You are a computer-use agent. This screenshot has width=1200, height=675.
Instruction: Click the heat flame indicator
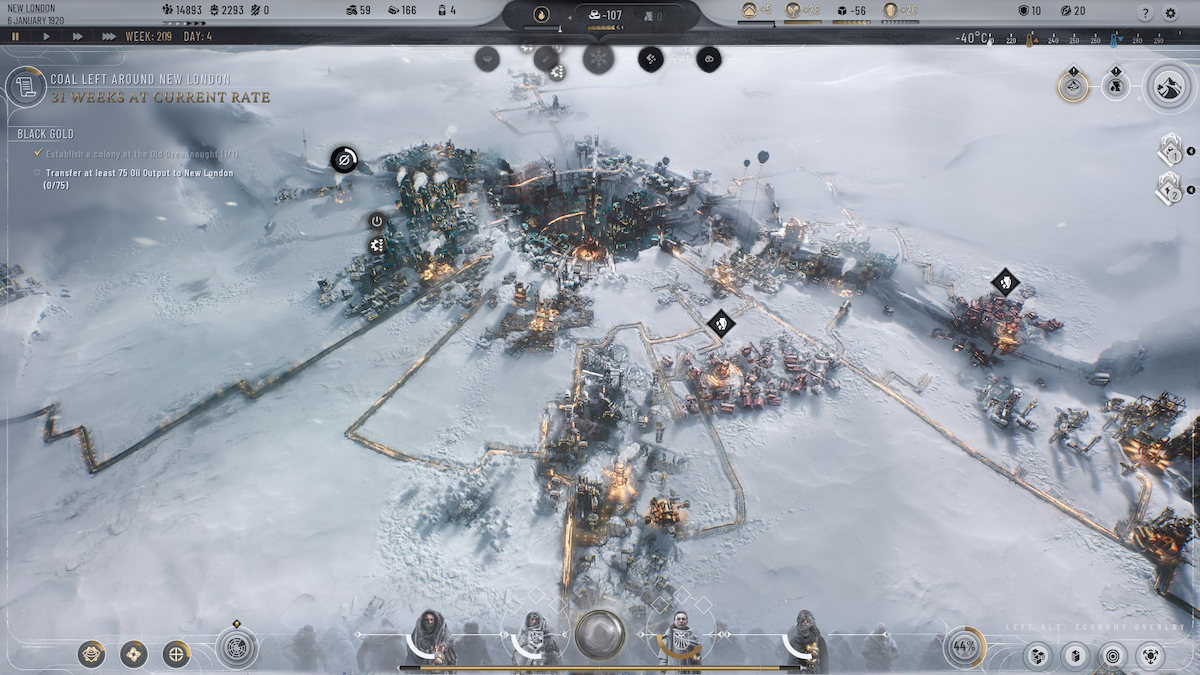(541, 15)
